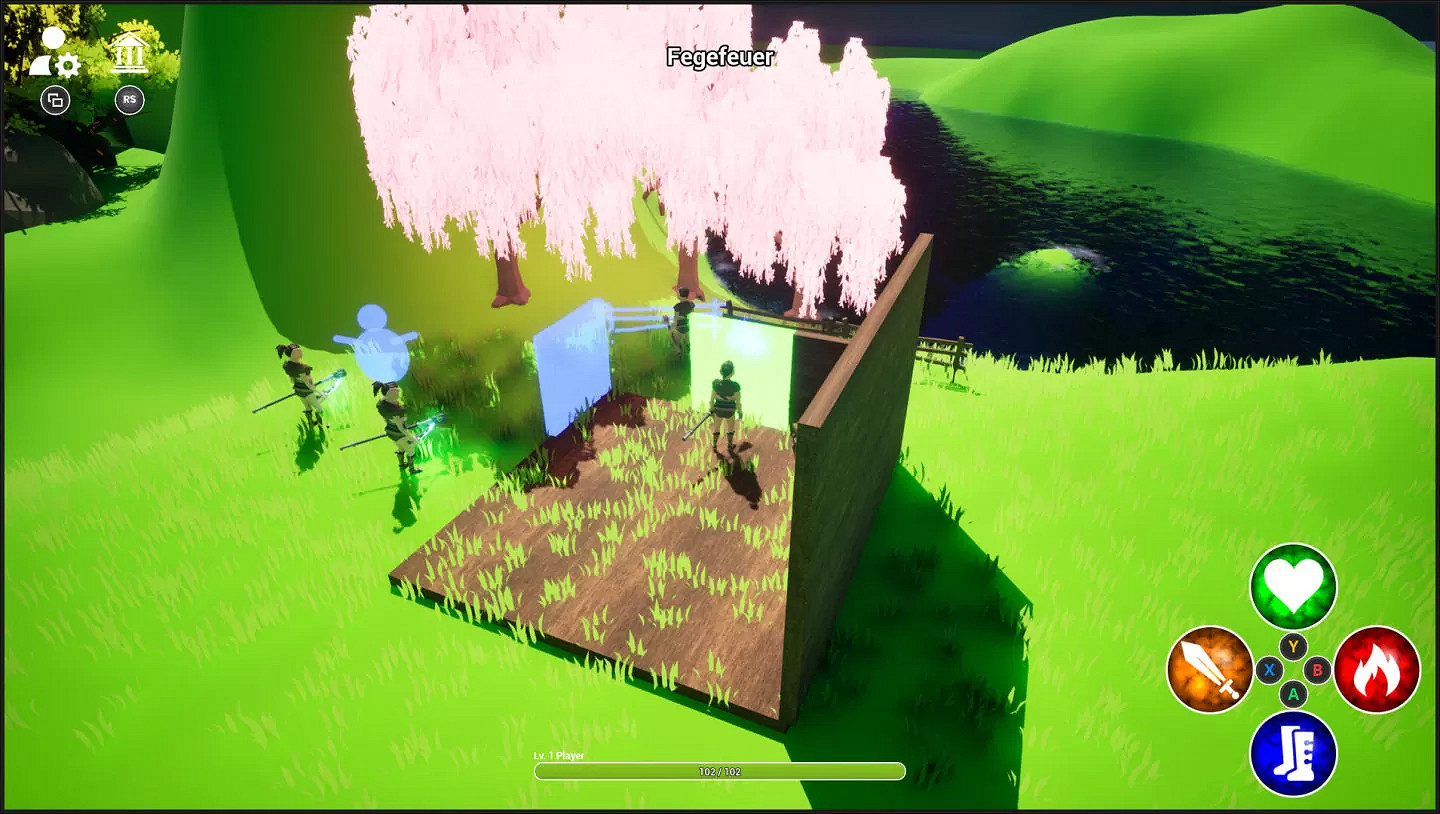This screenshot has height=814, width=1440.
Task: Use the boots speed boost ability
Action: [x=1293, y=753]
